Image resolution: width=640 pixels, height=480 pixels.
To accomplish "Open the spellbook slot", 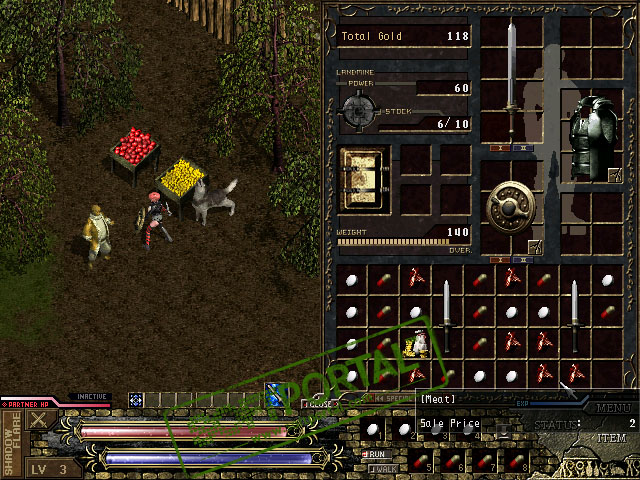I will click(364, 178).
